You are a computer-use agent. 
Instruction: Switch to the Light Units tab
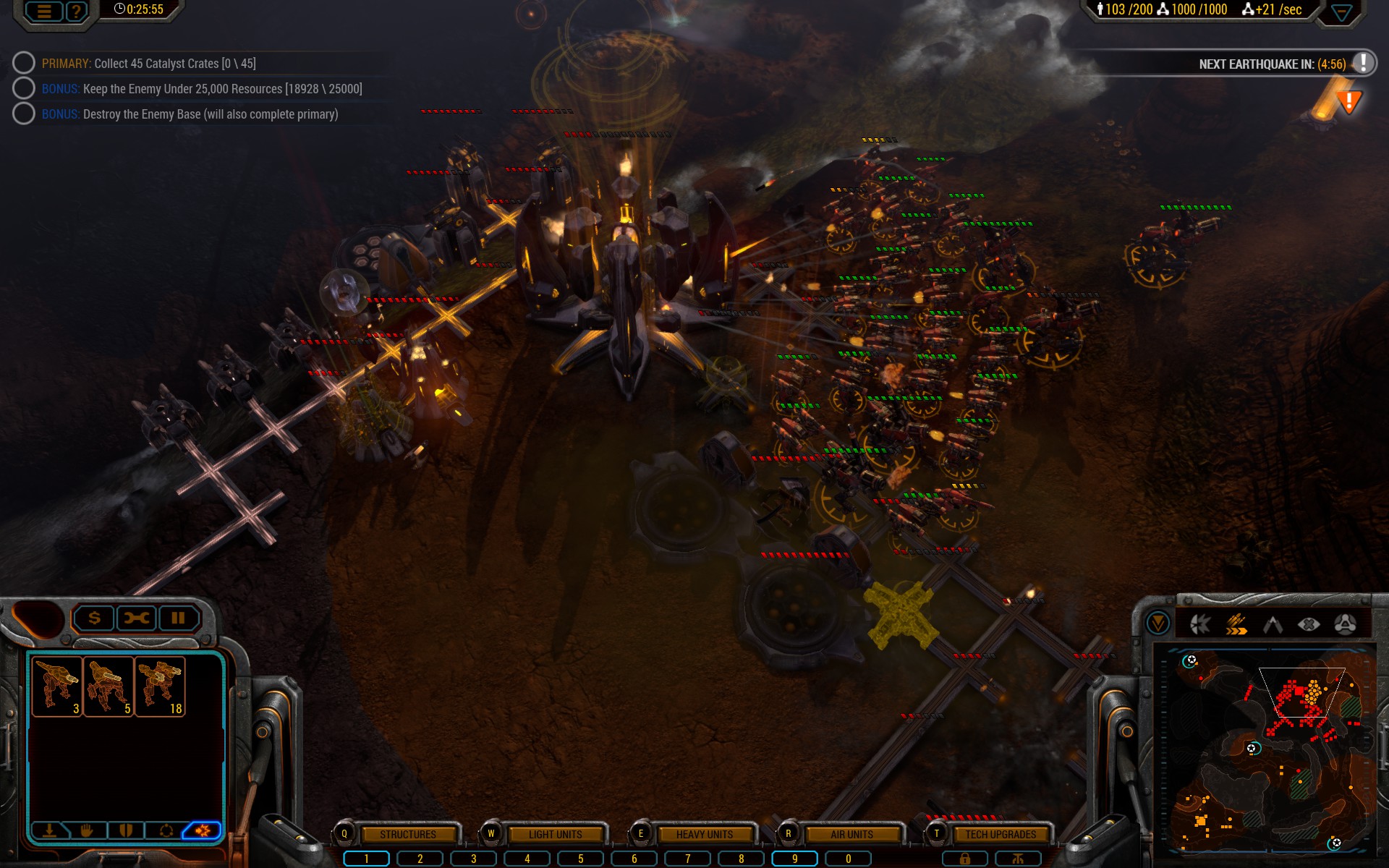[x=555, y=835]
